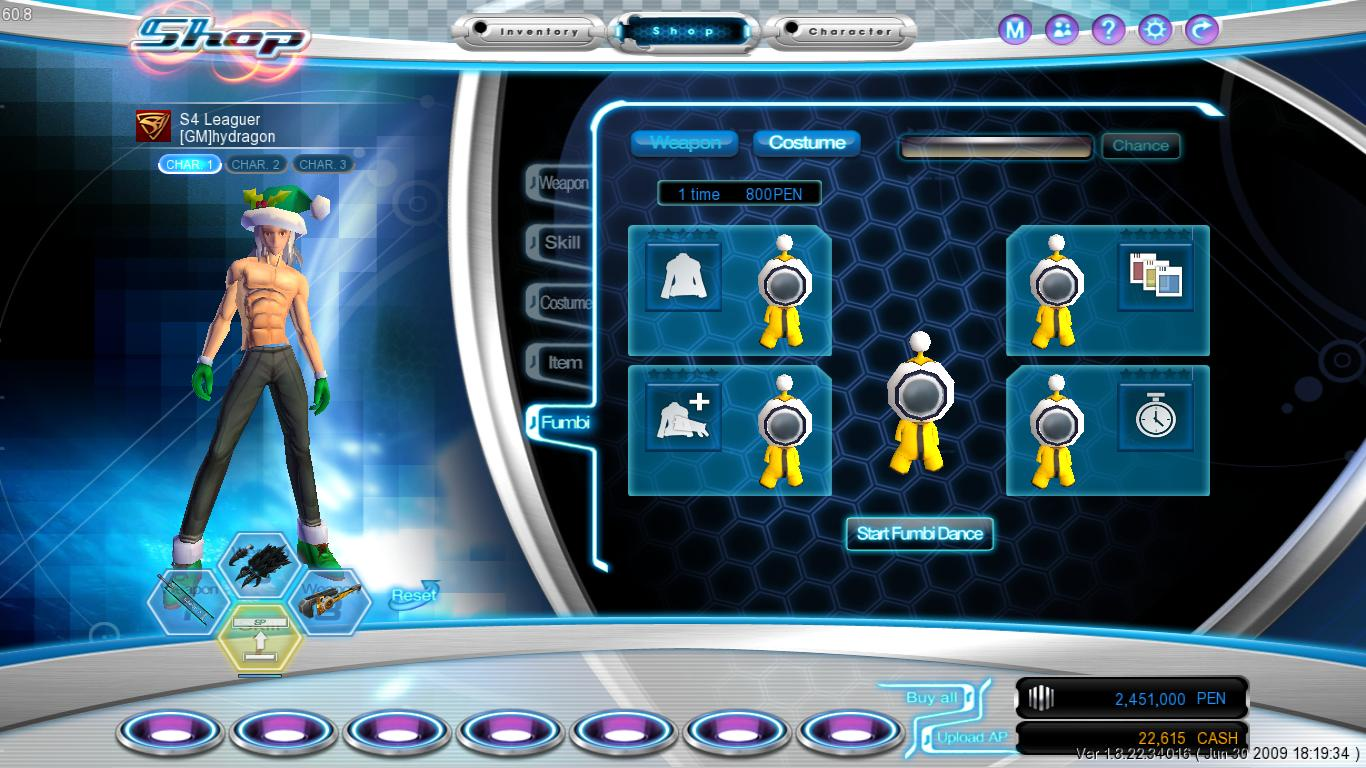Open the M menu button

point(1015,30)
